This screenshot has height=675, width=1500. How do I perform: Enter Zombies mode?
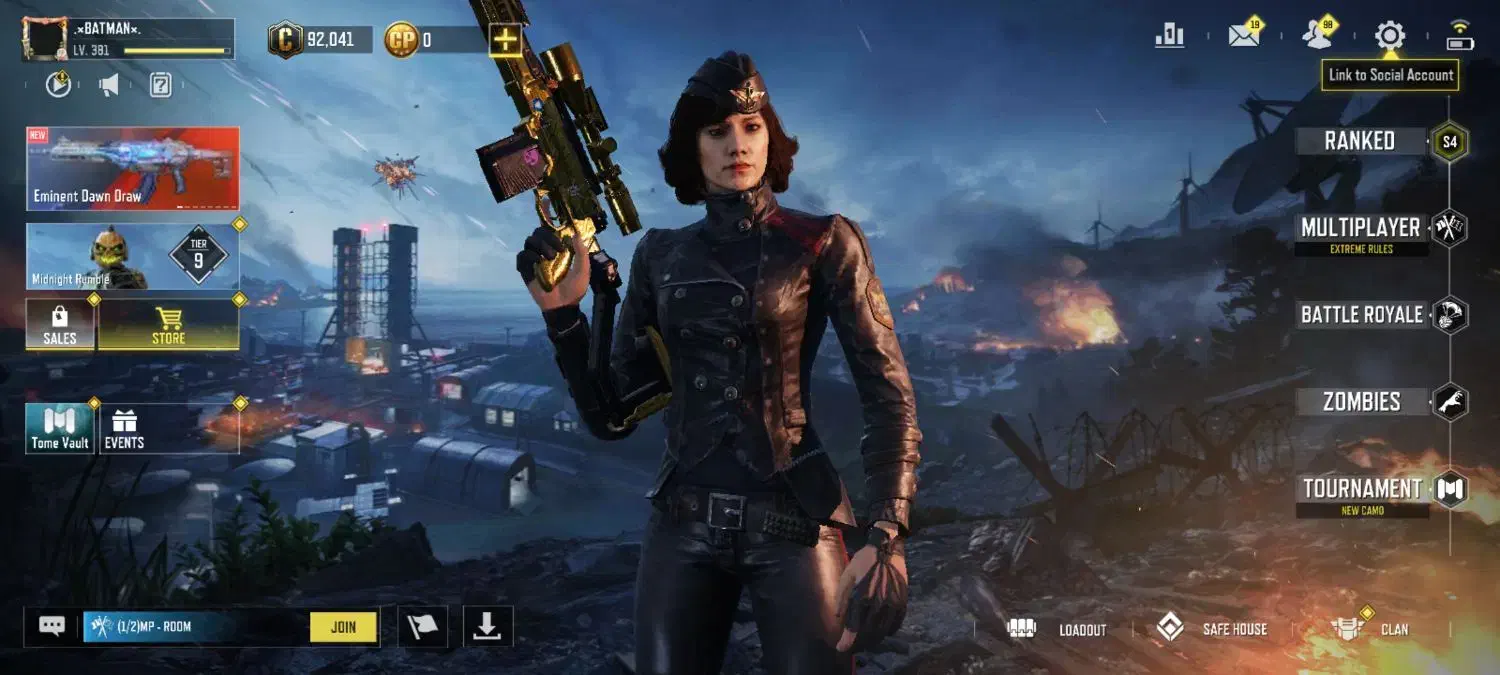pyautogui.click(x=1362, y=402)
